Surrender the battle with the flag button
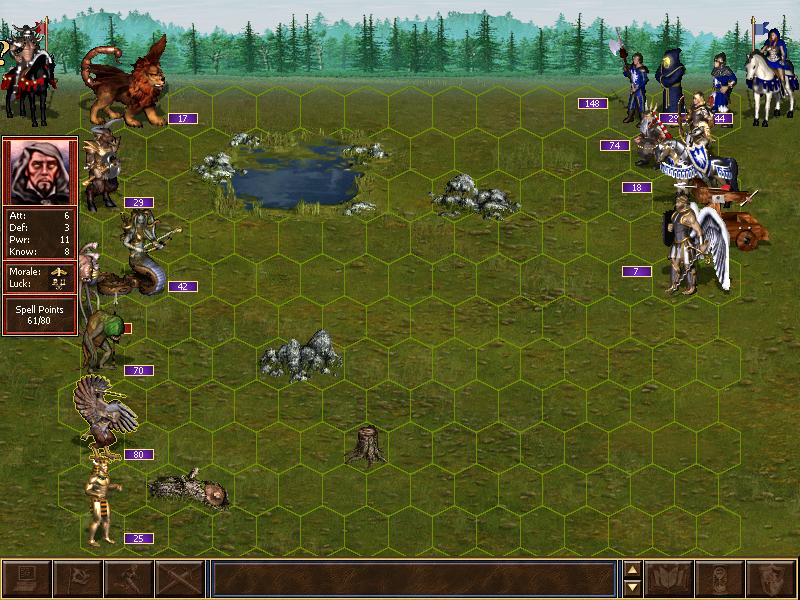 [x=78, y=579]
